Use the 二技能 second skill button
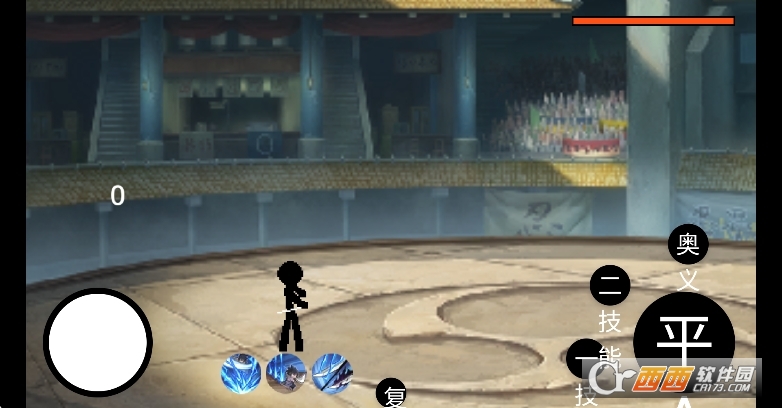This screenshot has width=782, height=408. (610, 286)
